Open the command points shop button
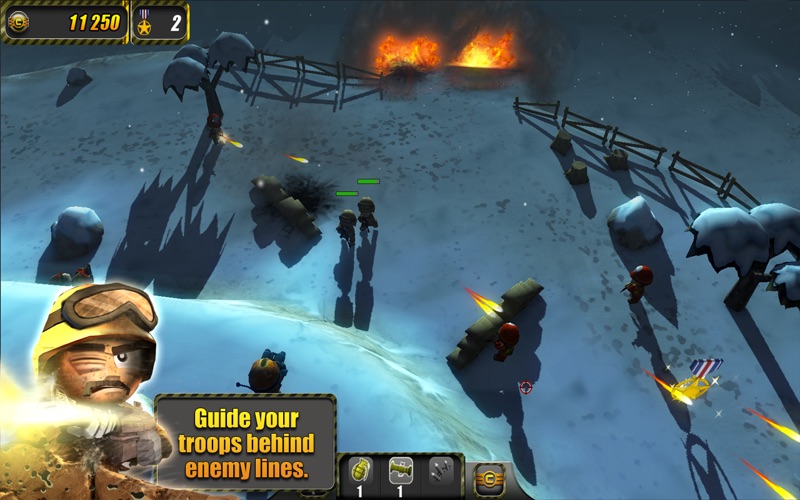 coord(489,479)
